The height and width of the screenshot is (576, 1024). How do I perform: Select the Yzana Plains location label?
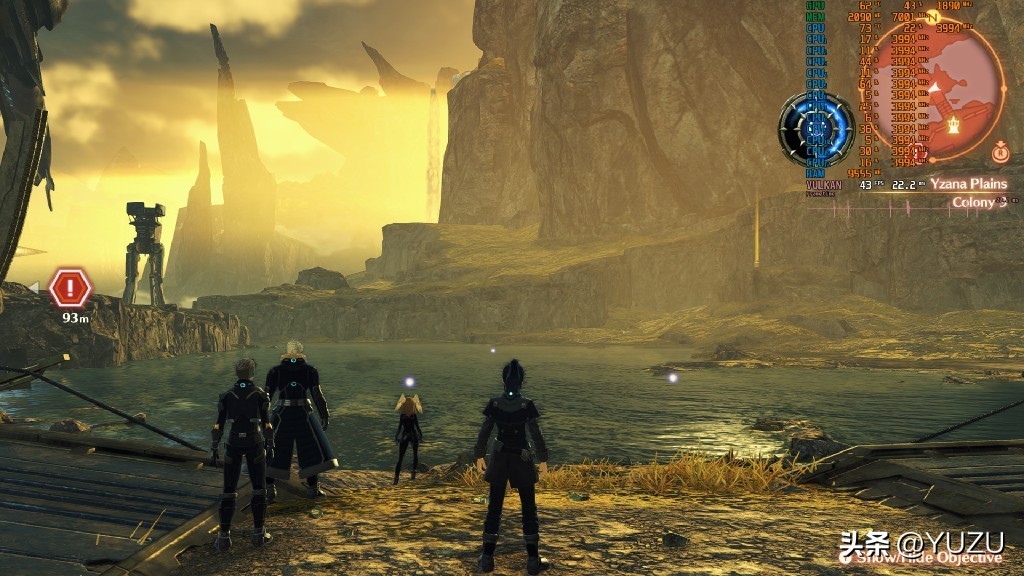pos(968,184)
